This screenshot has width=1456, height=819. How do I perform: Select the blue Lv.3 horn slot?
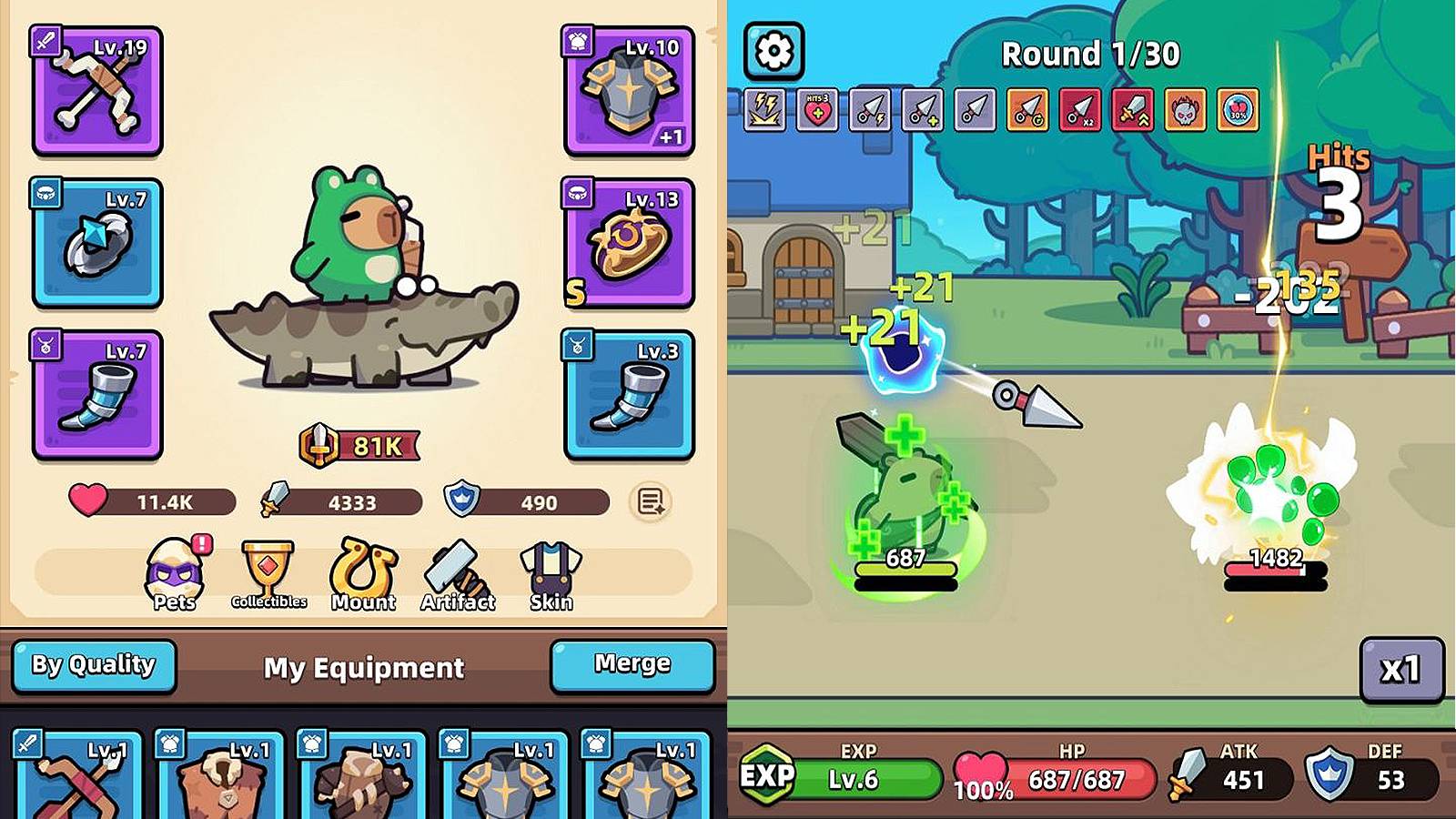point(629,395)
